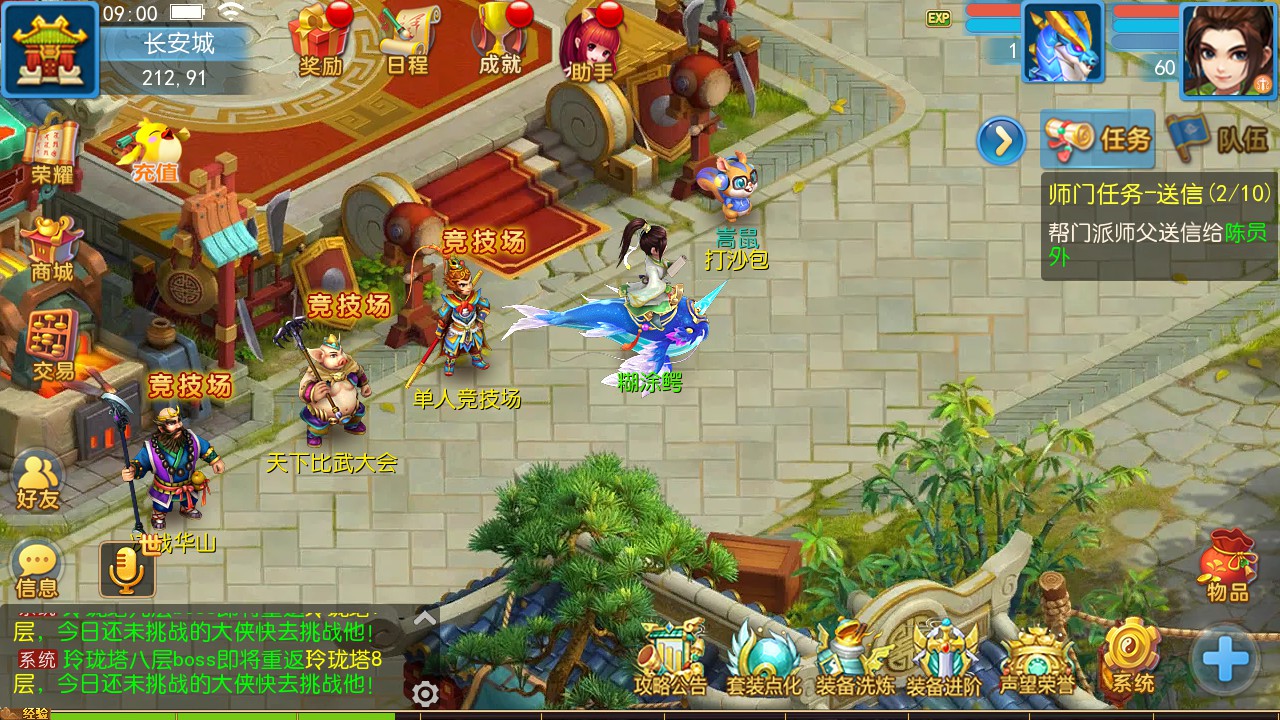The width and height of the screenshot is (1280, 720).
Task: Open 装备洗炼 equipment refining
Action: pos(854,656)
